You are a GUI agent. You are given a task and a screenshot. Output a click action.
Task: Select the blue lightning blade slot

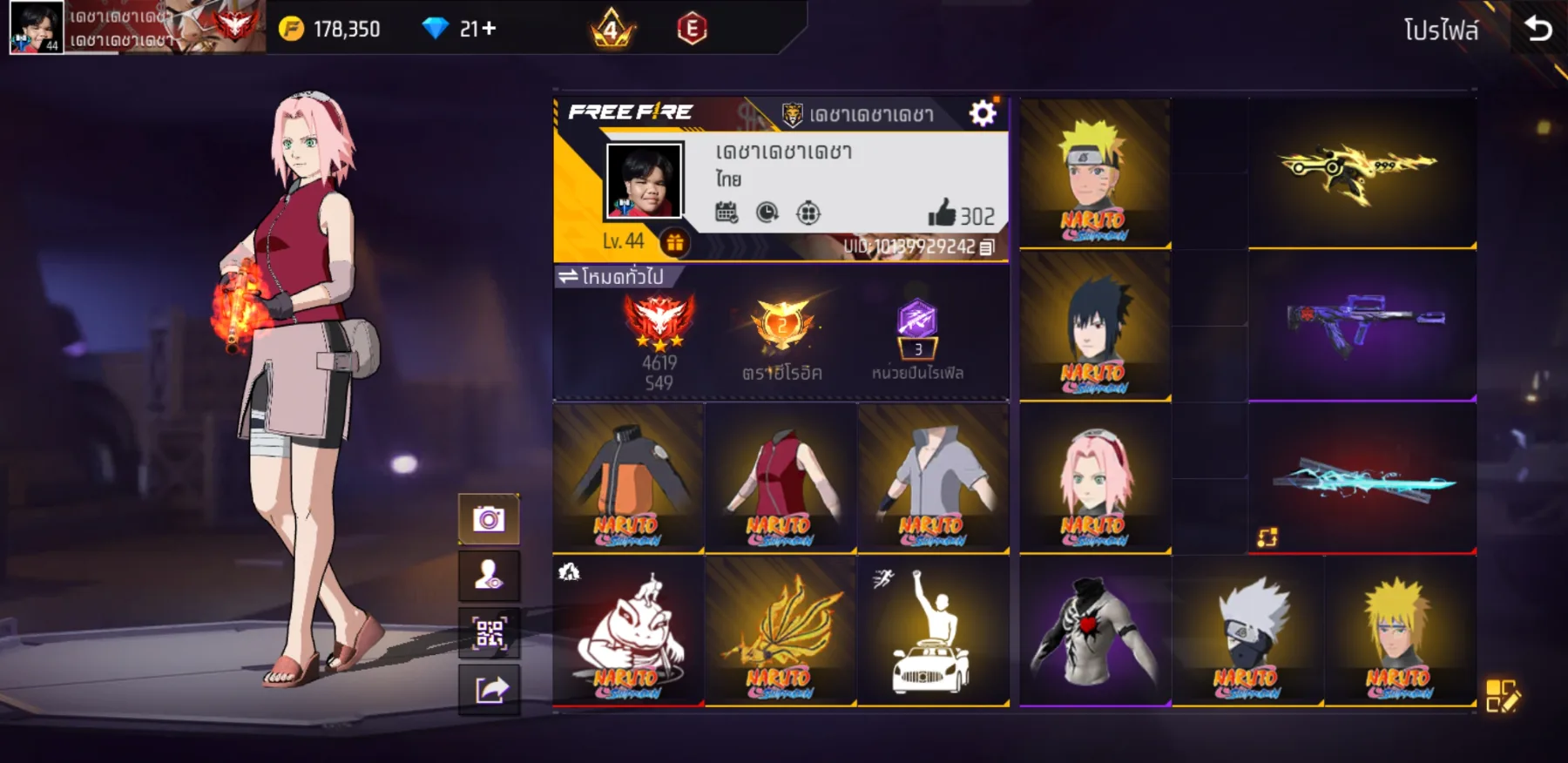click(1361, 479)
